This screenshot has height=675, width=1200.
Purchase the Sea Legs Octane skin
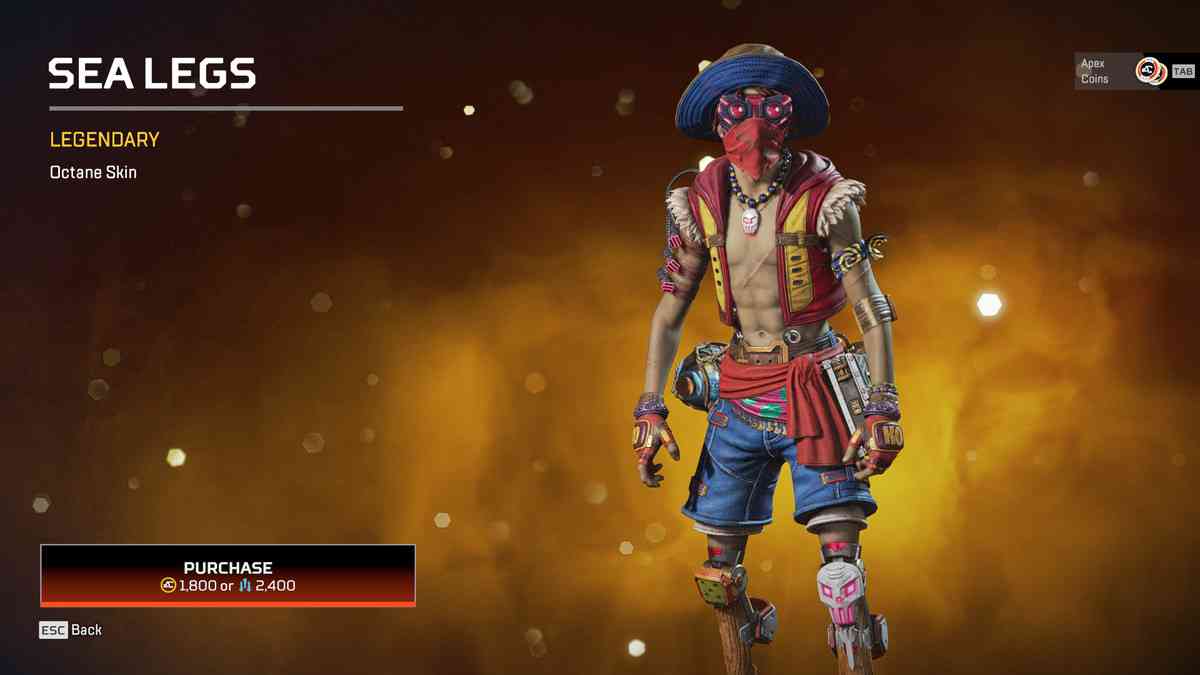228,575
